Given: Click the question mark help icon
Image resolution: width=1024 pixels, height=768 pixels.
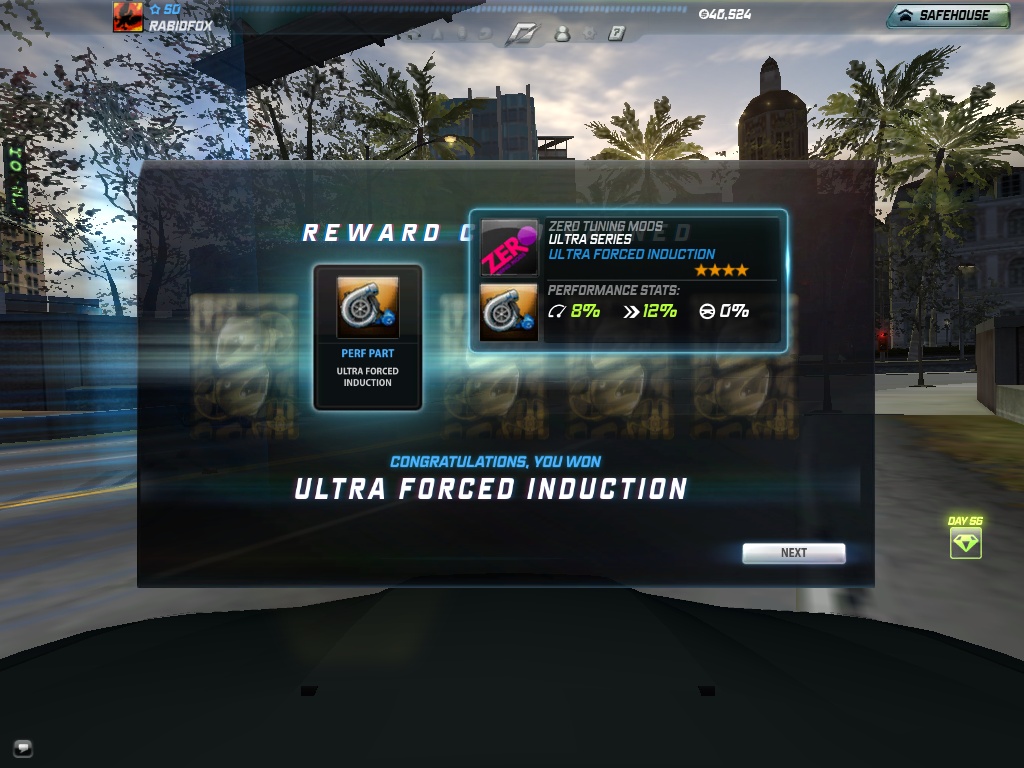Looking at the screenshot, I should click(x=616, y=33).
